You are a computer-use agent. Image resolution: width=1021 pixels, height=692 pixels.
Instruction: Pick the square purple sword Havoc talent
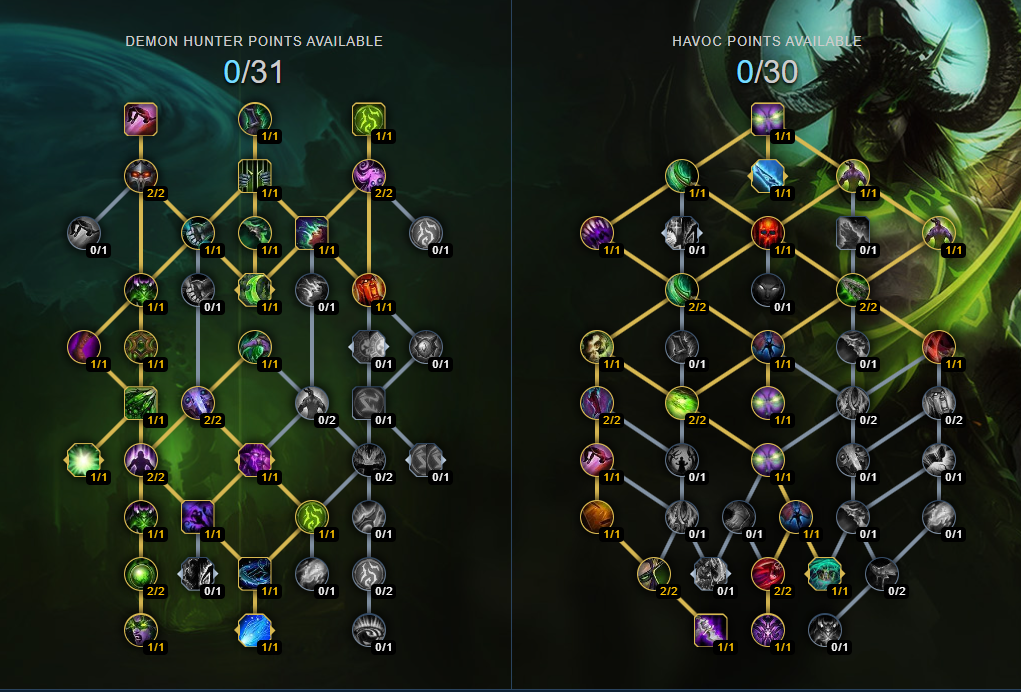click(x=710, y=629)
